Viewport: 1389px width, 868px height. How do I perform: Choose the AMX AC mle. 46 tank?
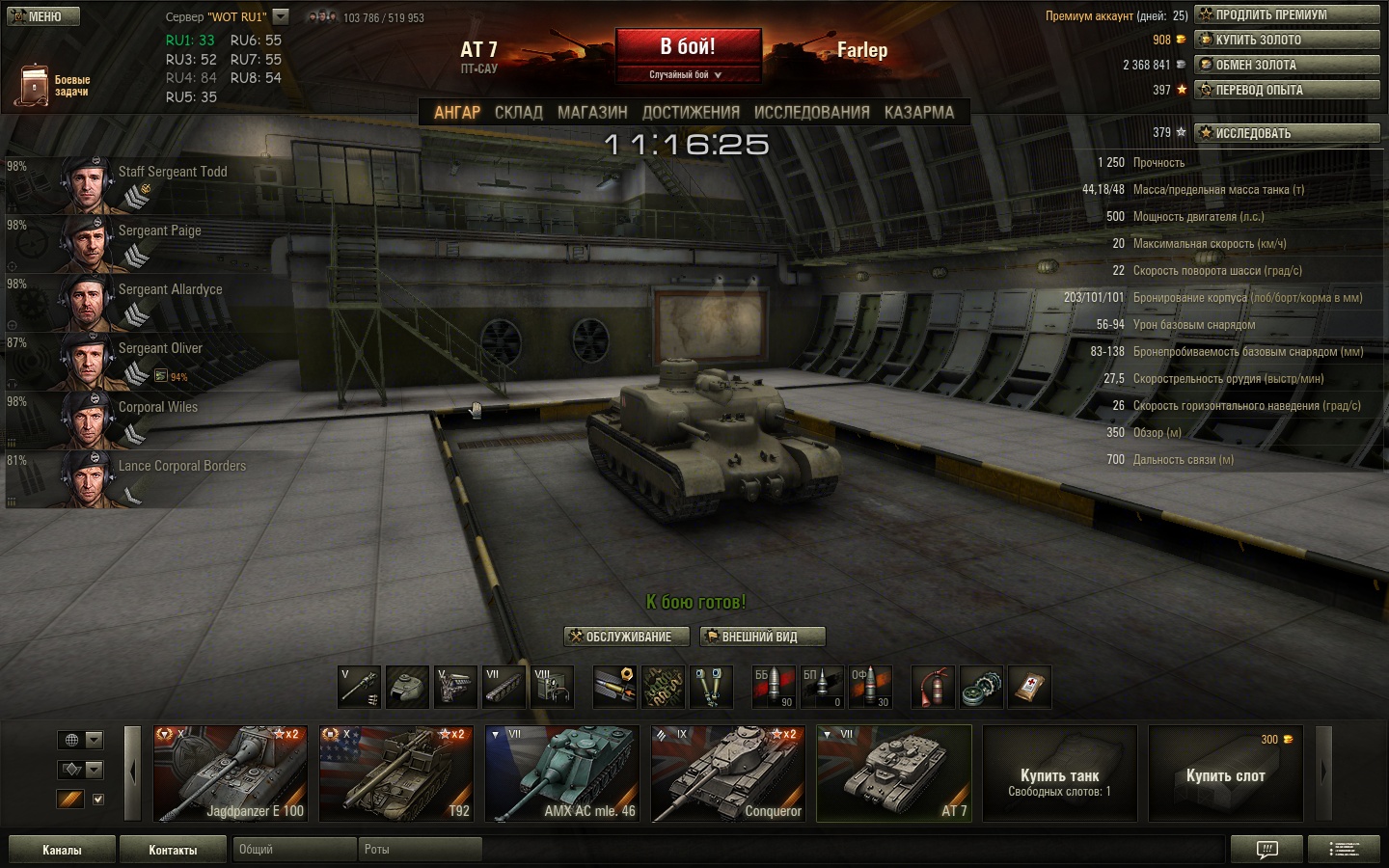point(562,773)
